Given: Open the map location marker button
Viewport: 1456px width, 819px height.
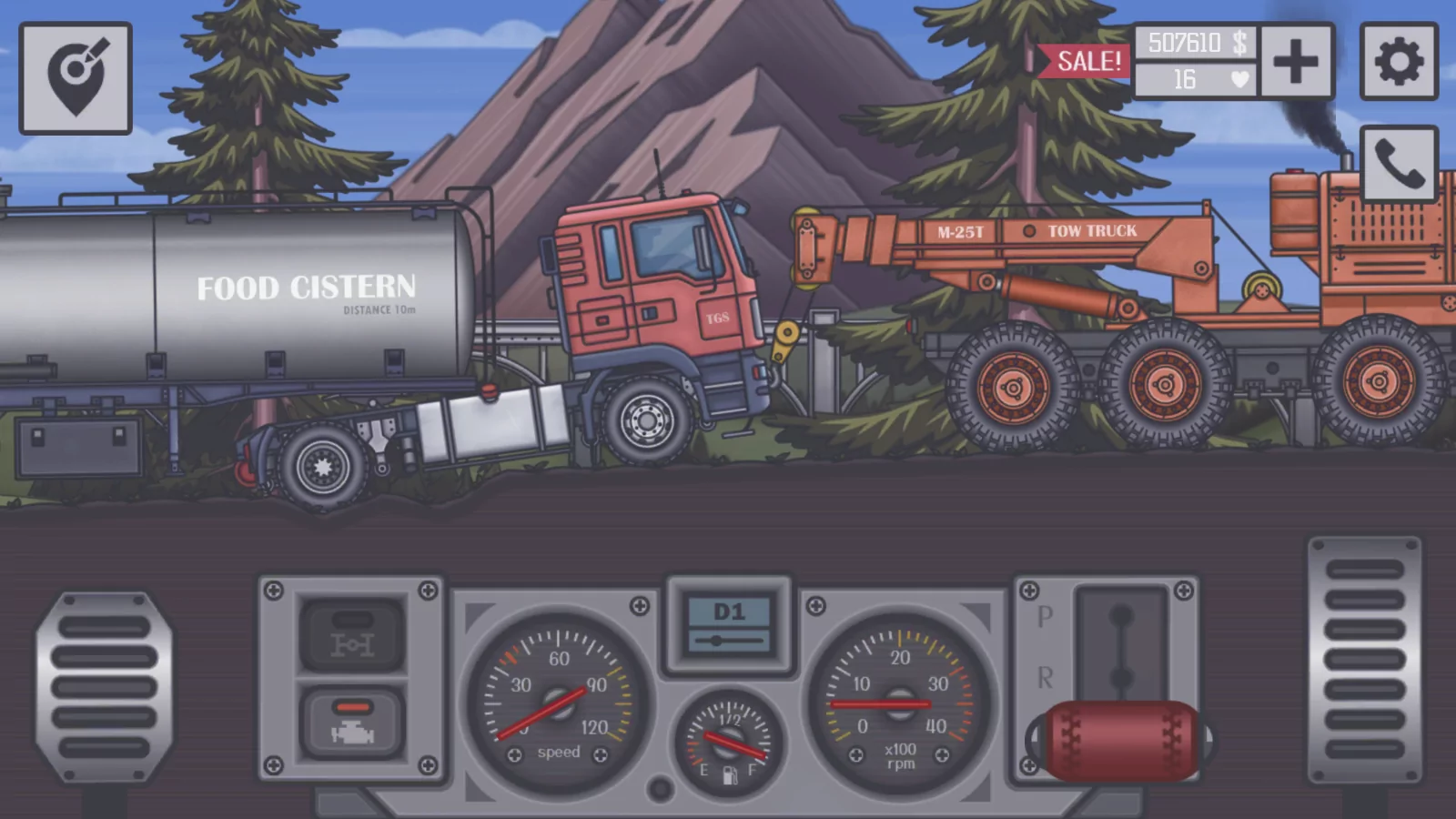Looking at the screenshot, I should tap(76, 78).
